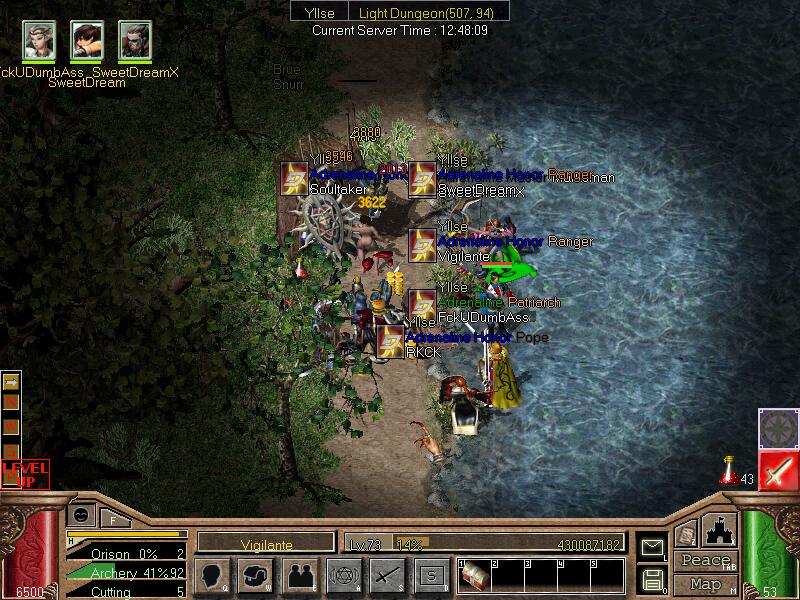Select the F tab above the skill list
This screenshot has height=600, width=800.
click(113, 519)
